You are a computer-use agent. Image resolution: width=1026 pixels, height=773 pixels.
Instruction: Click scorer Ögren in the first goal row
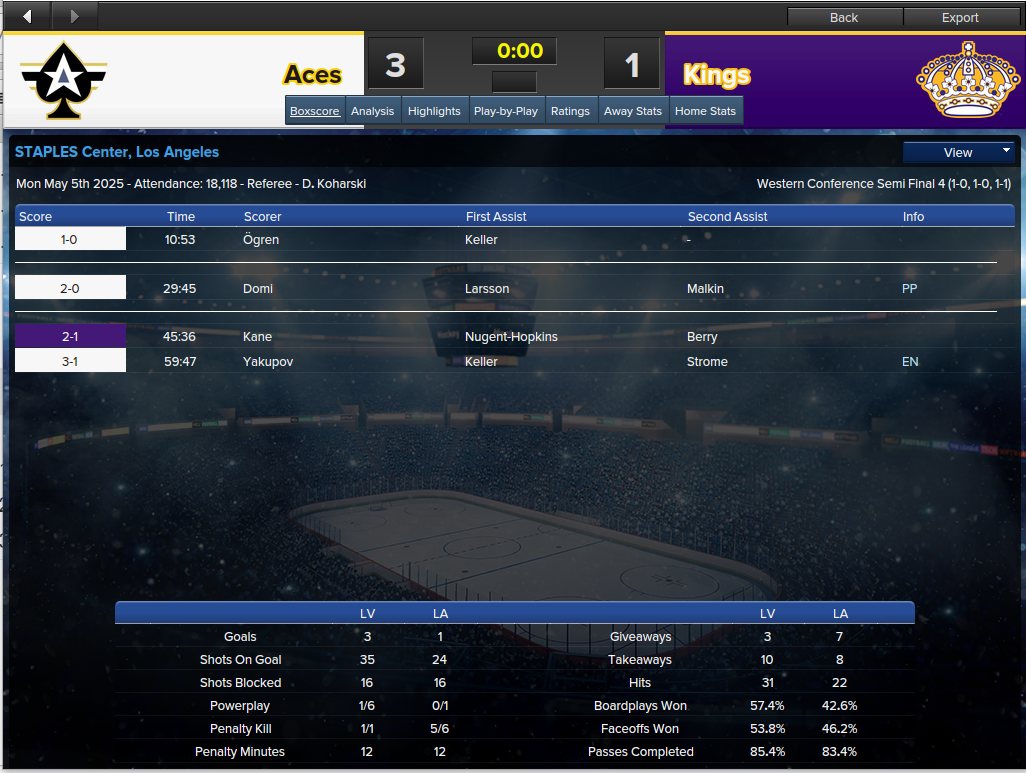click(261, 240)
